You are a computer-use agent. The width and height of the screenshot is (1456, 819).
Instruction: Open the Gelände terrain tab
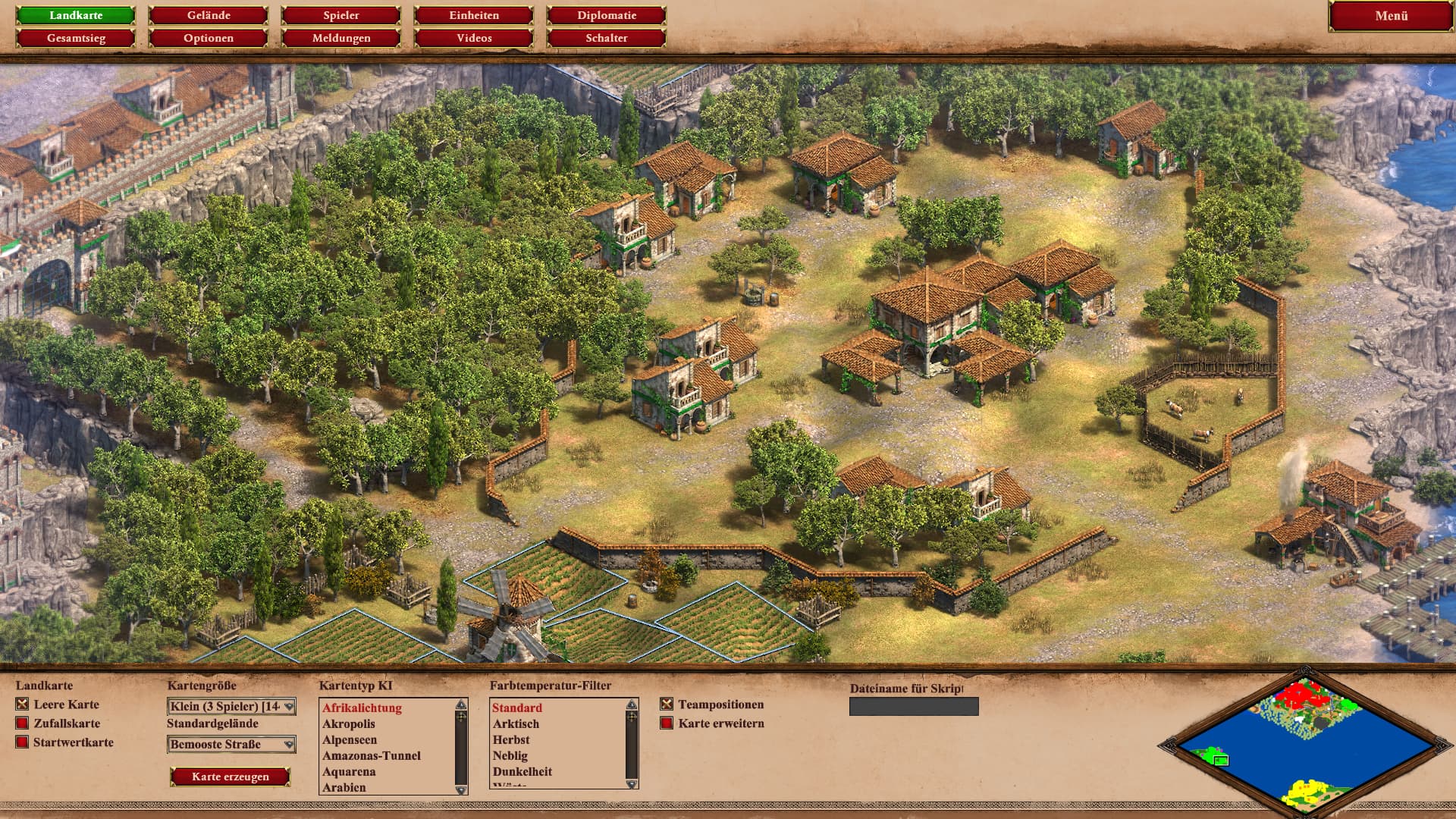coord(209,15)
